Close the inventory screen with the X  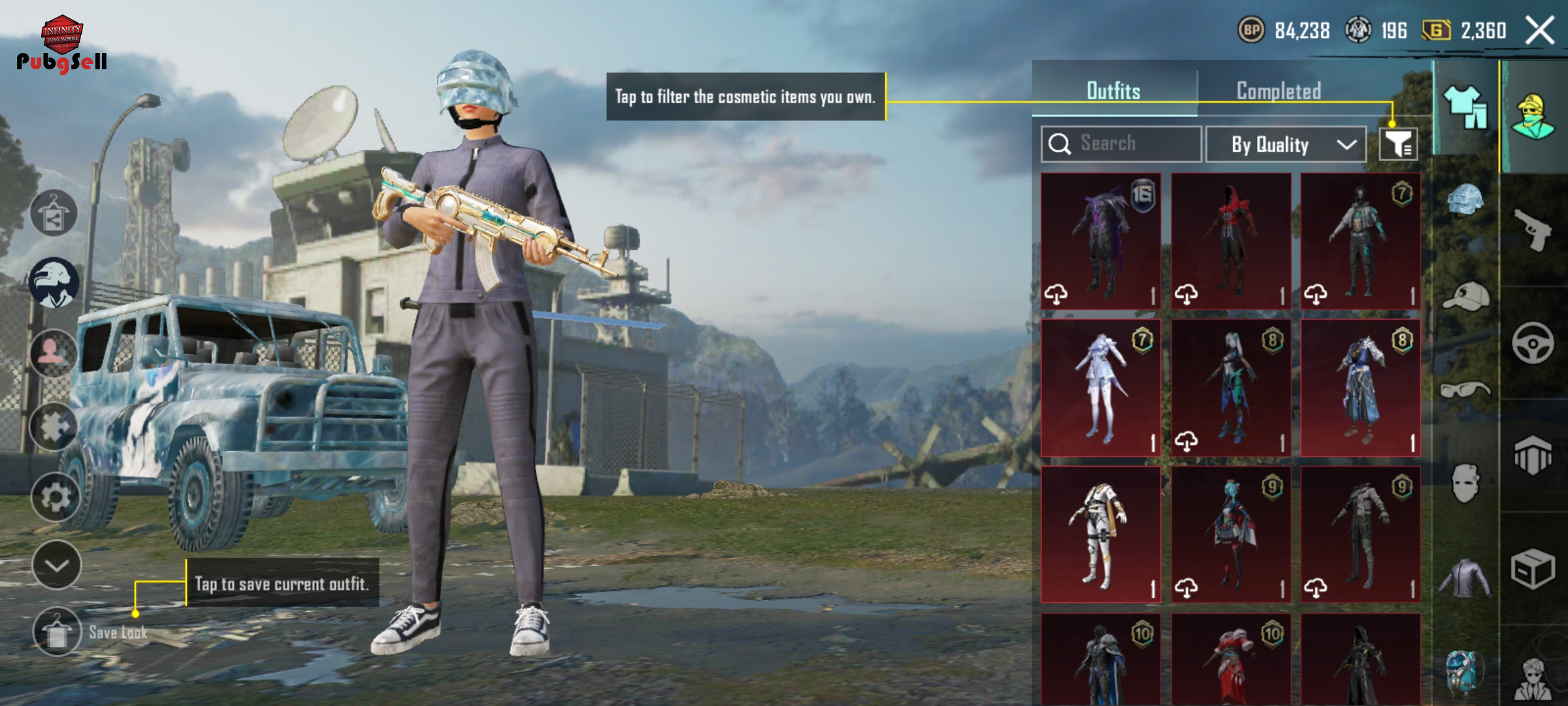pos(1540,31)
